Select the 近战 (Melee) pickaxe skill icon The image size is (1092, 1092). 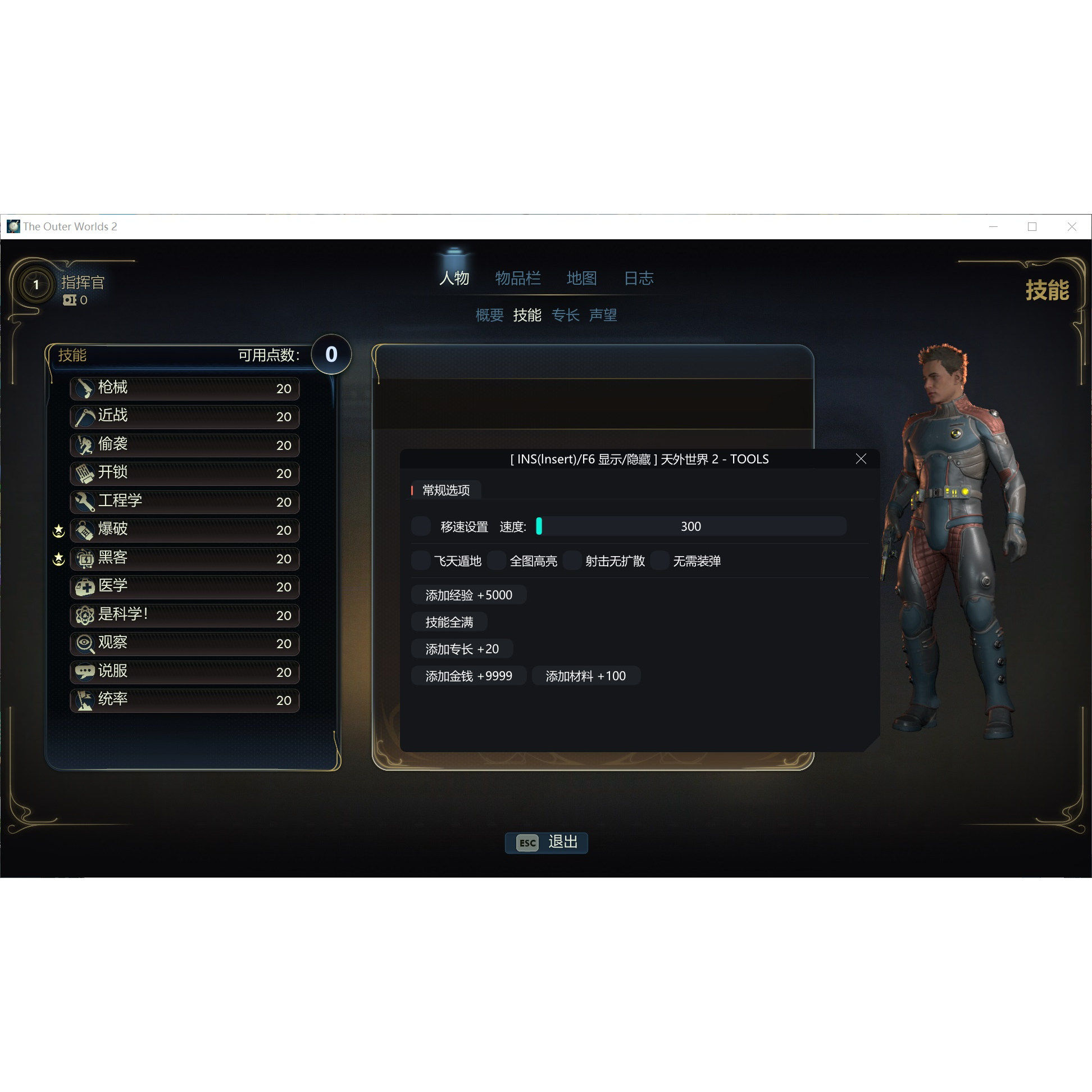coord(85,417)
